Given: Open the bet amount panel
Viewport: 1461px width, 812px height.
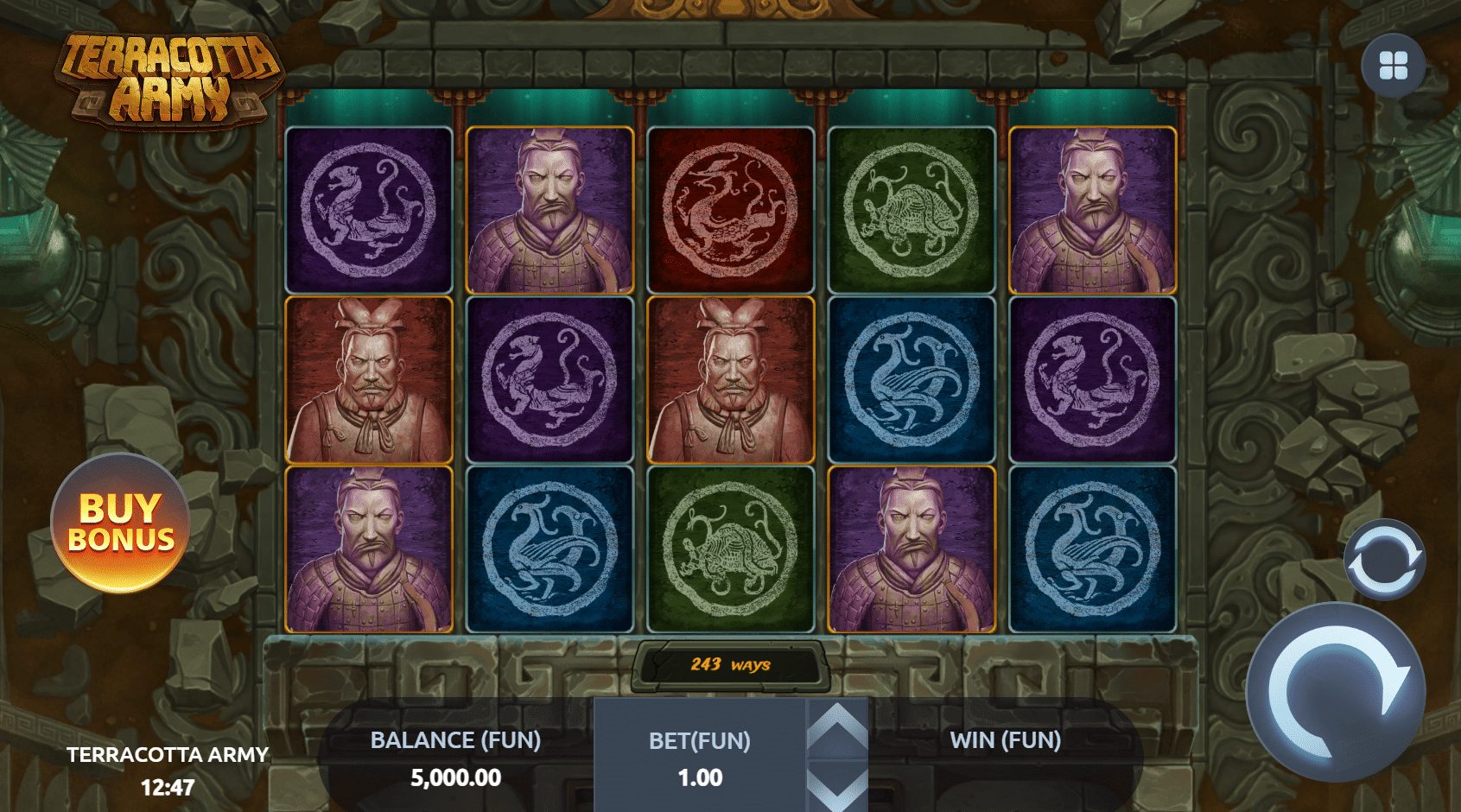Looking at the screenshot, I should tap(700, 758).
